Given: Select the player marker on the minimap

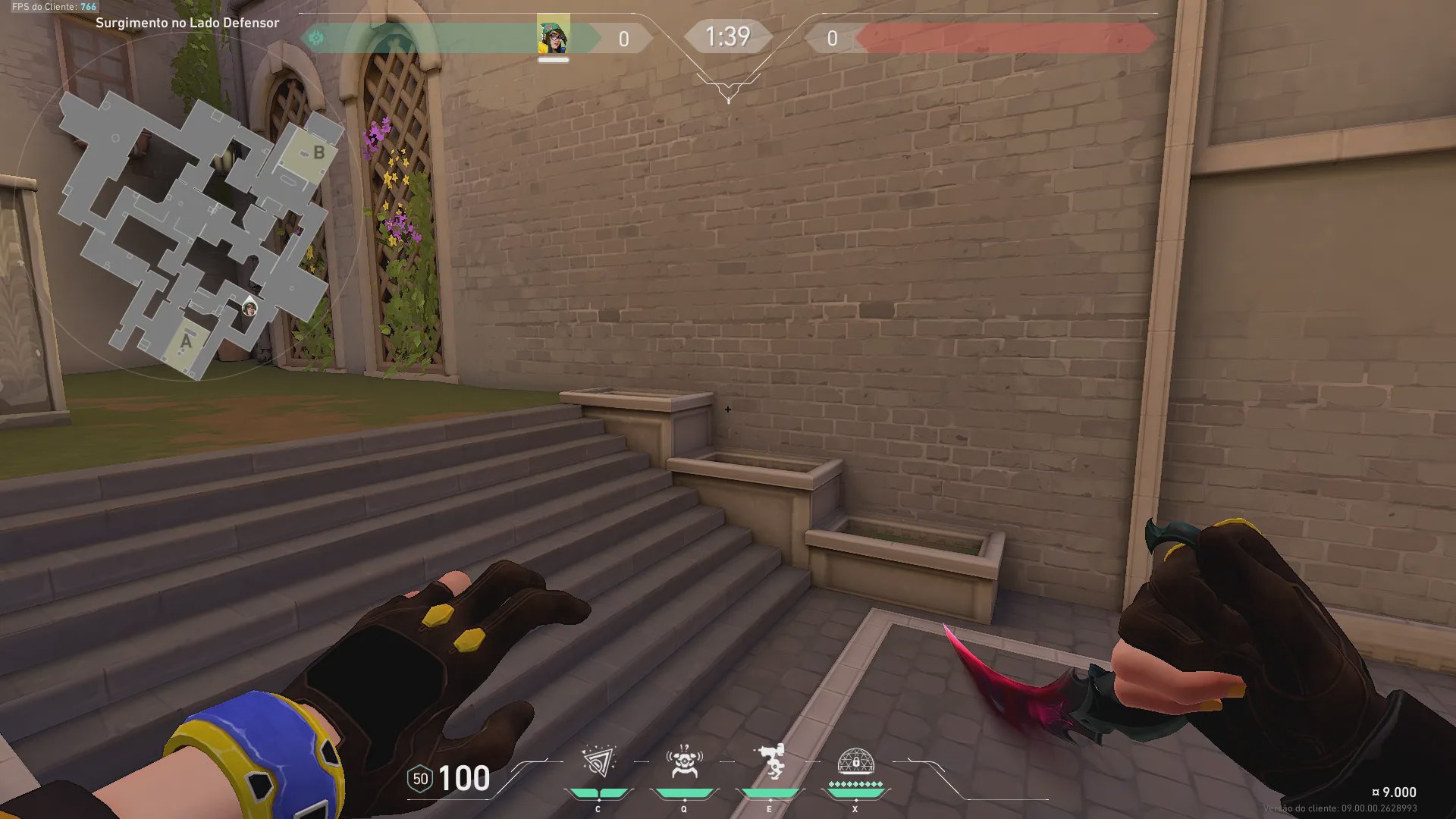Looking at the screenshot, I should pos(249,308).
